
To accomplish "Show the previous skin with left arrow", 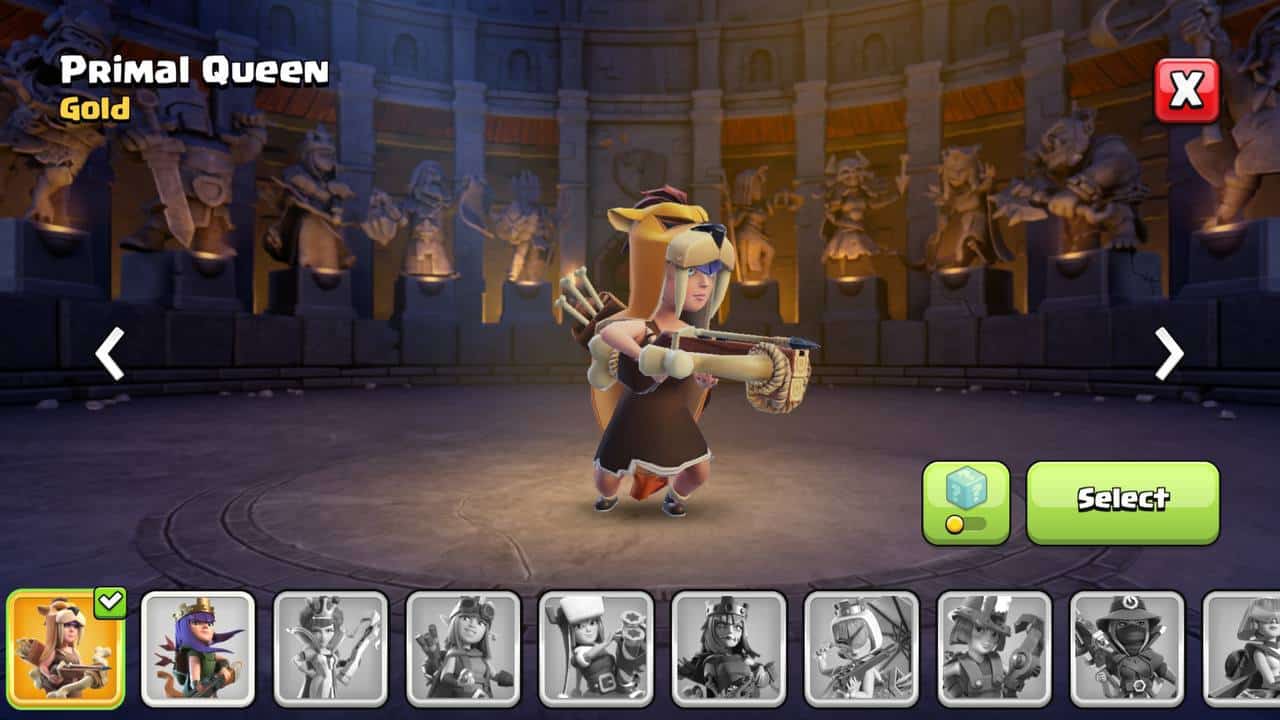I will [x=109, y=354].
